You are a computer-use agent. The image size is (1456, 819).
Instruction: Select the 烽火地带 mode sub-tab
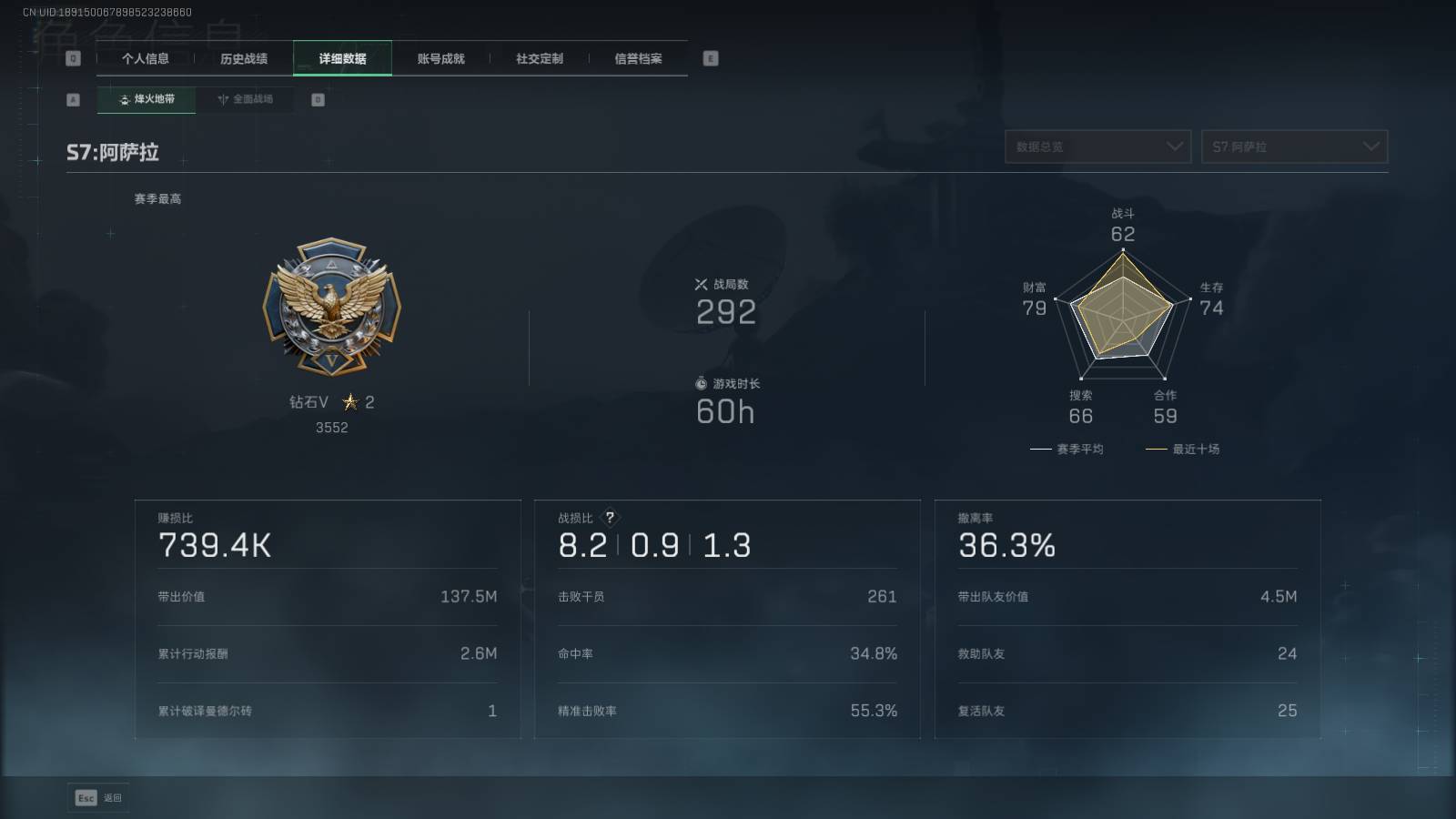coord(147,99)
